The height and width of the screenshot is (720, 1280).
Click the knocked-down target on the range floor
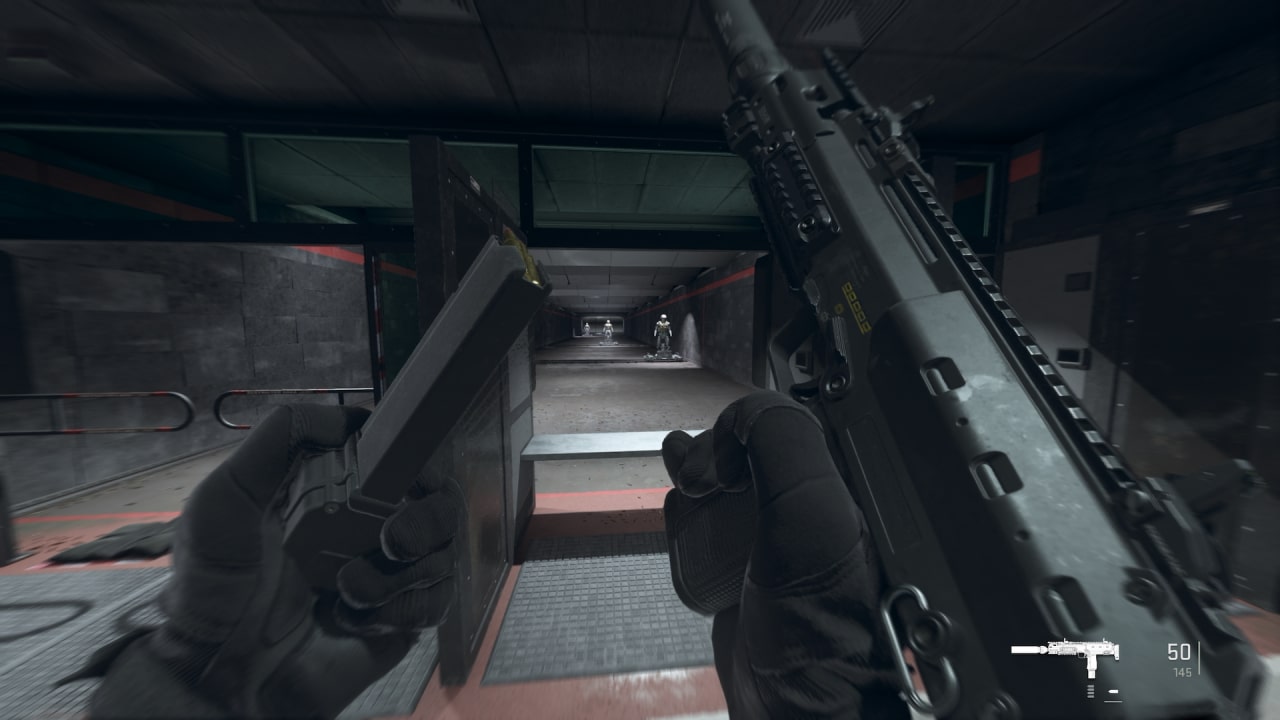662,356
